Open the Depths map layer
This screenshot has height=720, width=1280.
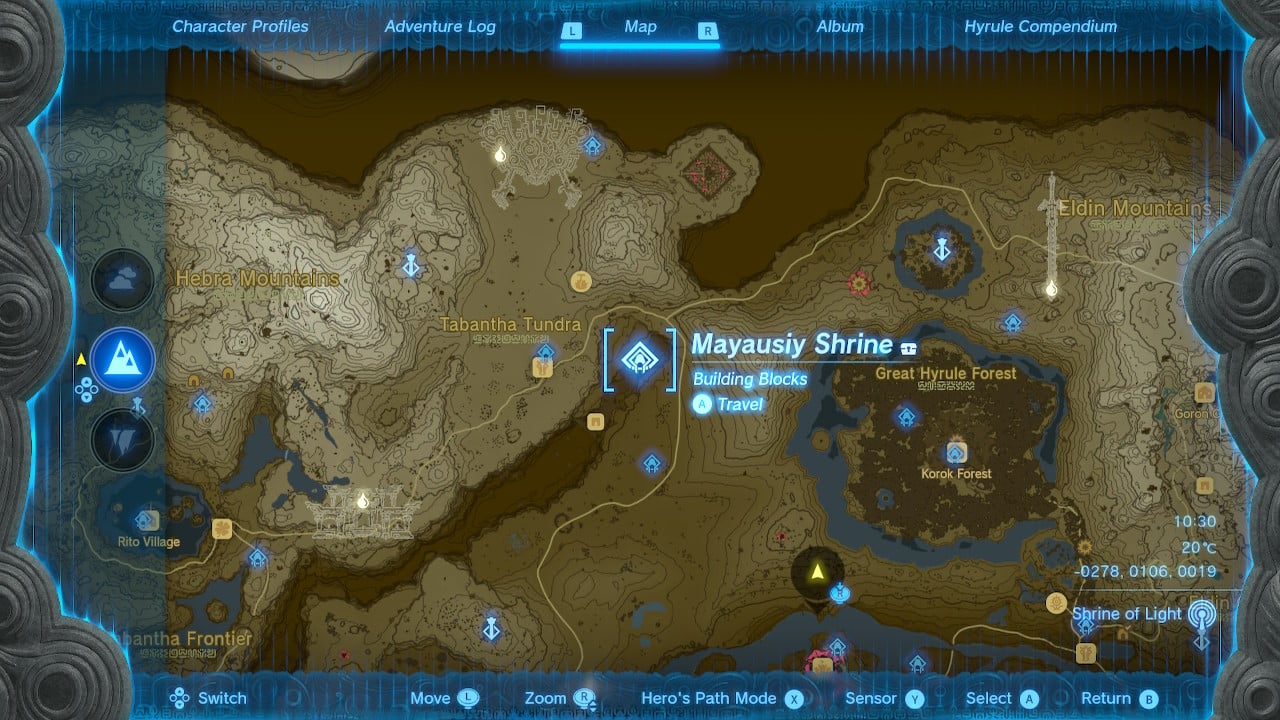pos(121,437)
